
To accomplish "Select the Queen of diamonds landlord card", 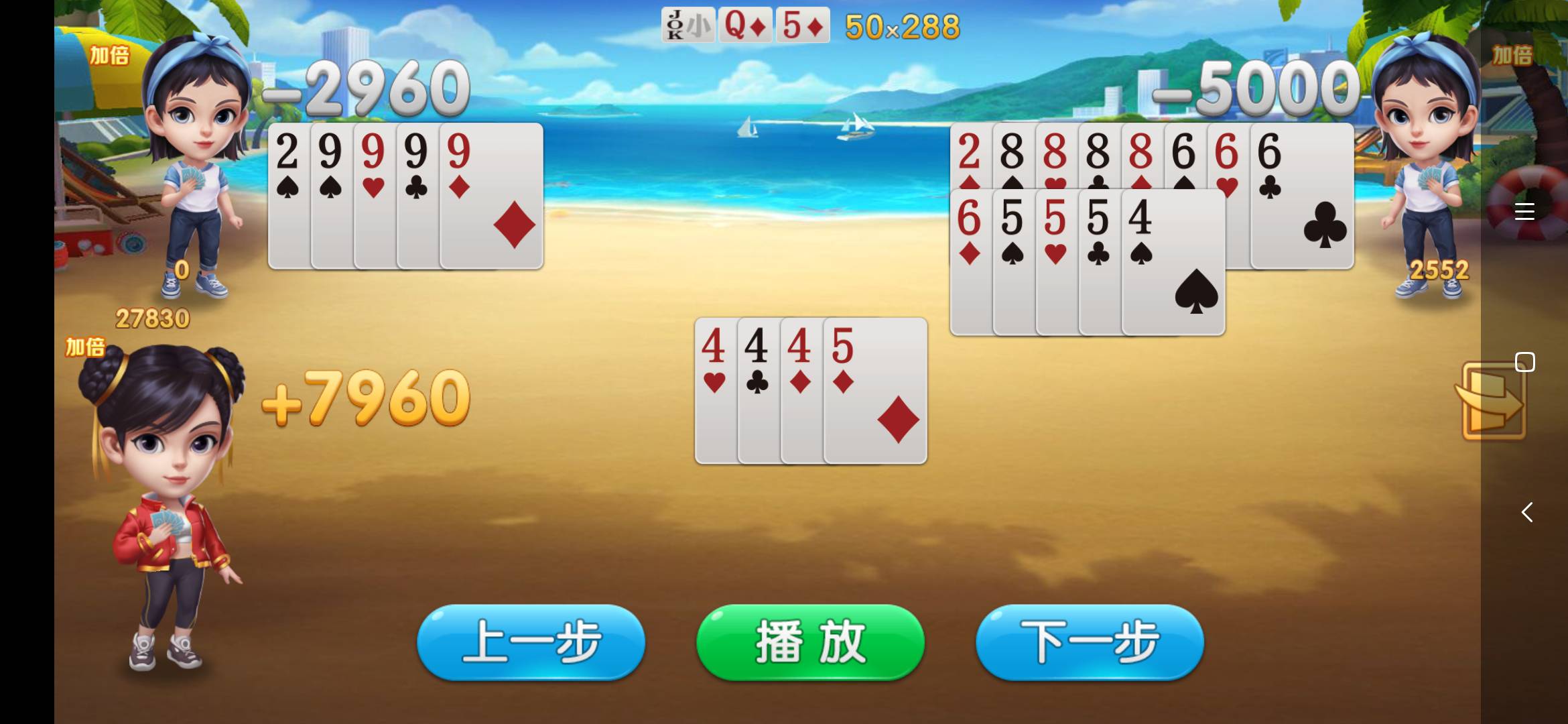I will click(745, 25).
